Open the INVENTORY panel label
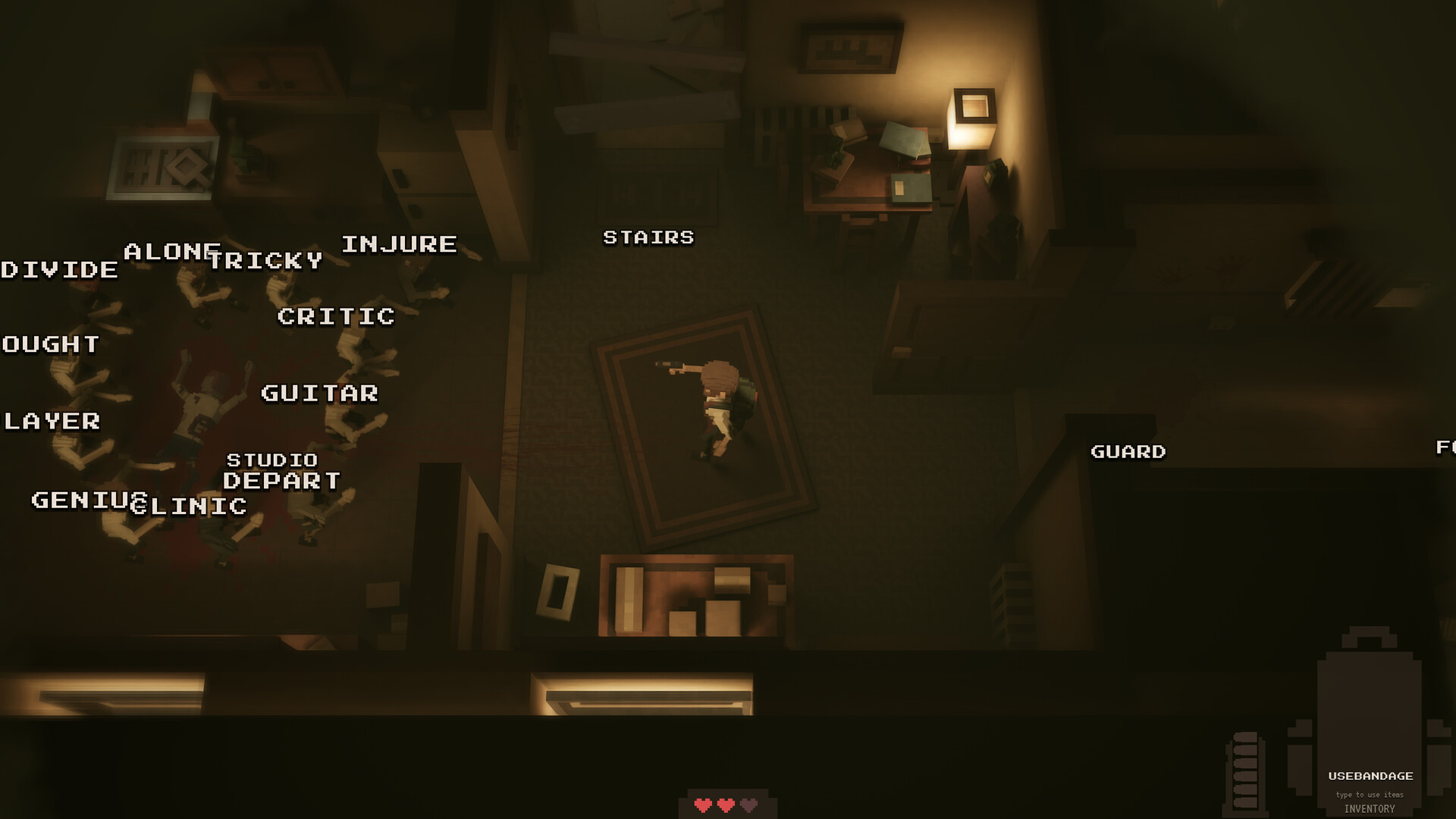 point(1370,808)
